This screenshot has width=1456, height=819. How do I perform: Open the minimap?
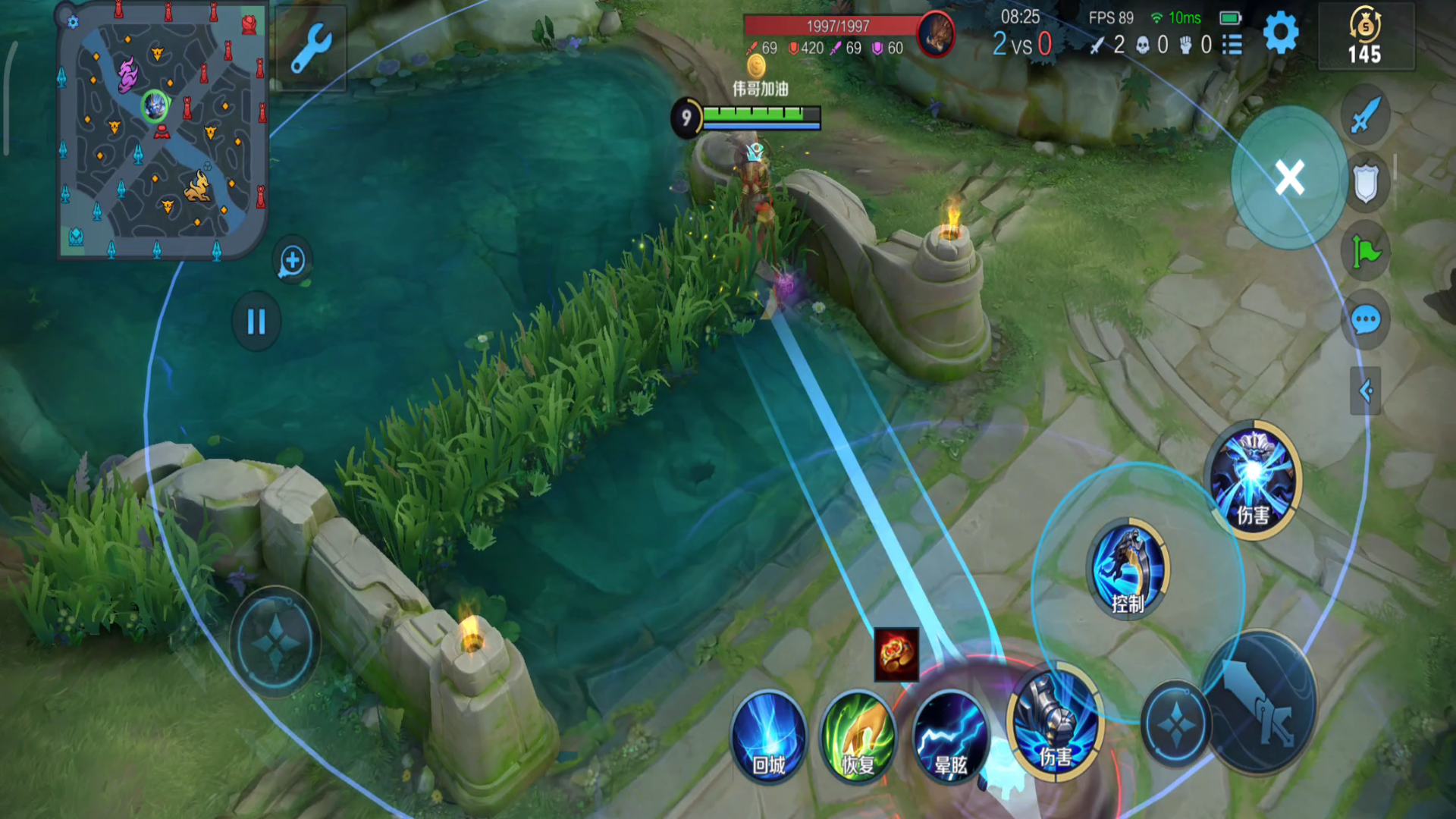point(162,130)
